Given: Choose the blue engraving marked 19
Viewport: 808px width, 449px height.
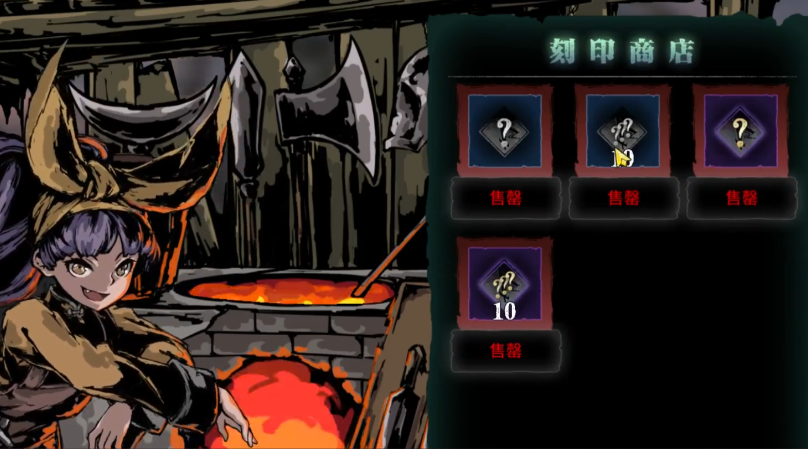Looking at the screenshot, I should point(623,131).
